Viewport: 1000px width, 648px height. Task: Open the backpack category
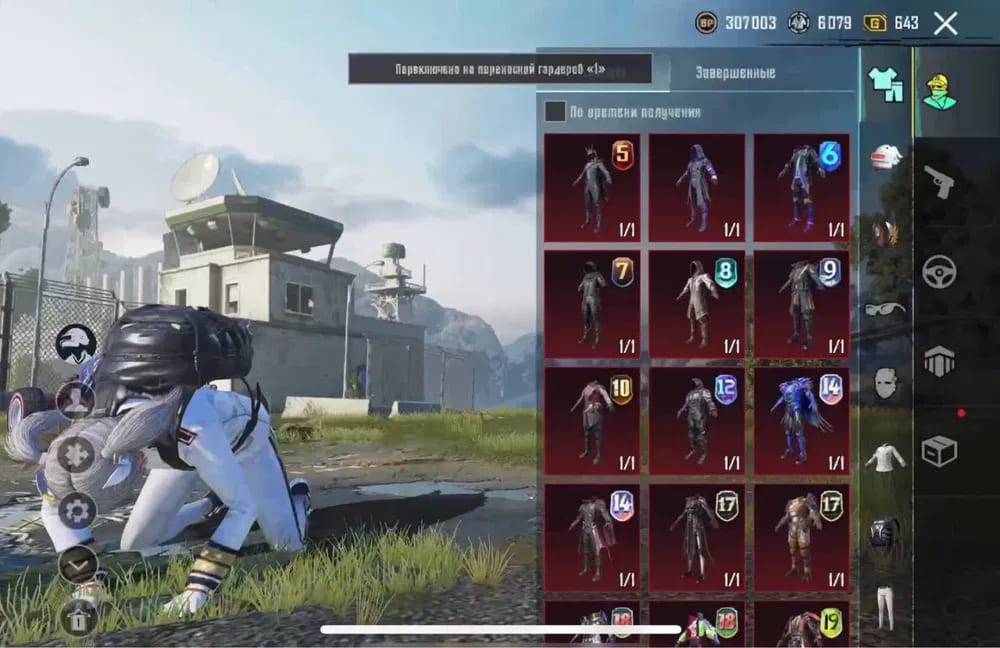click(885, 533)
